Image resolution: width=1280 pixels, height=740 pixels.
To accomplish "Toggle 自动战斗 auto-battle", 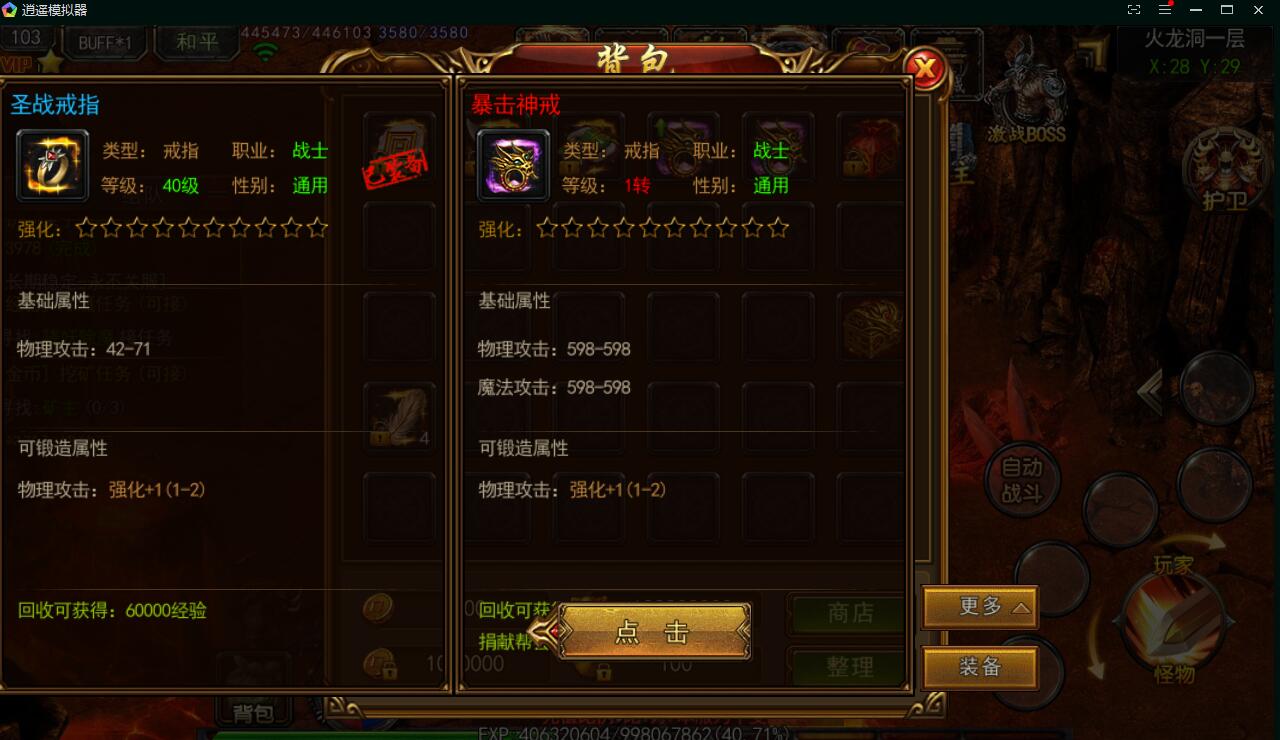I will click(1022, 480).
